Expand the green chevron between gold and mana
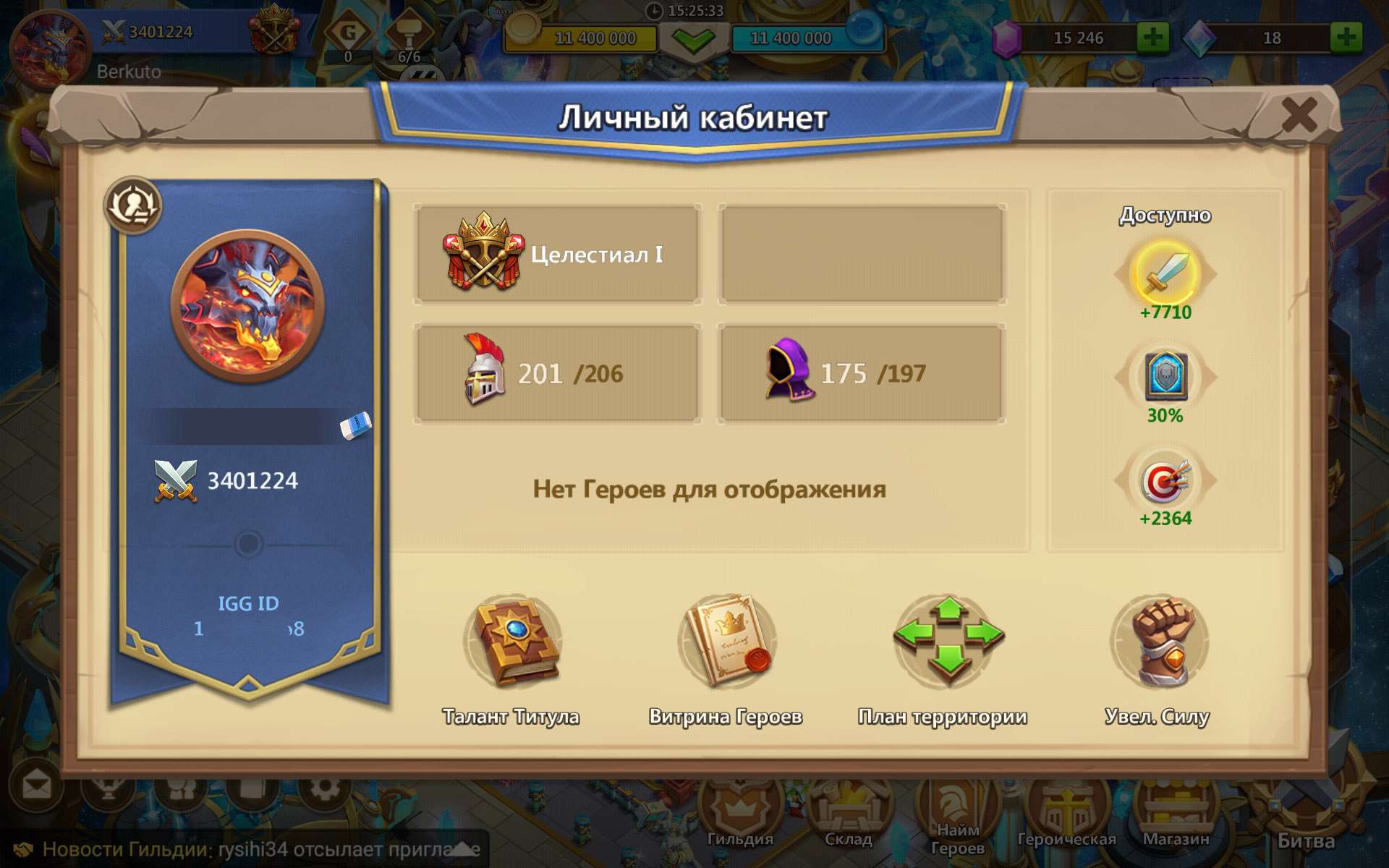The width and height of the screenshot is (1389, 868). (x=692, y=38)
